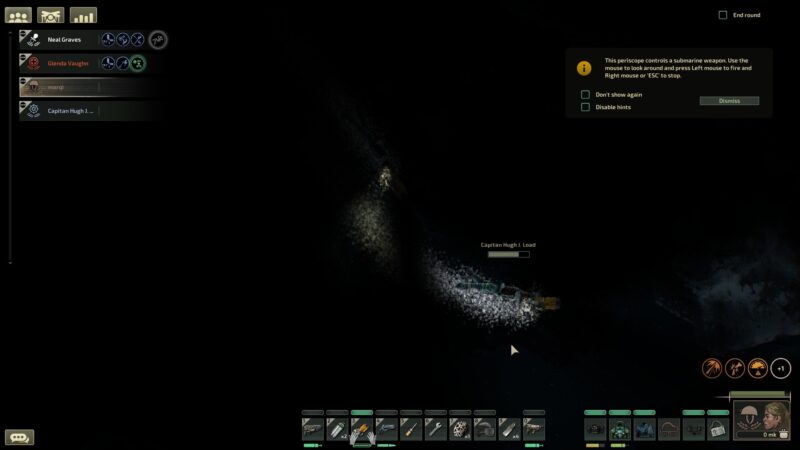The height and width of the screenshot is (450, 800).
Task: Open the chat box button
Action: (19, 437)
